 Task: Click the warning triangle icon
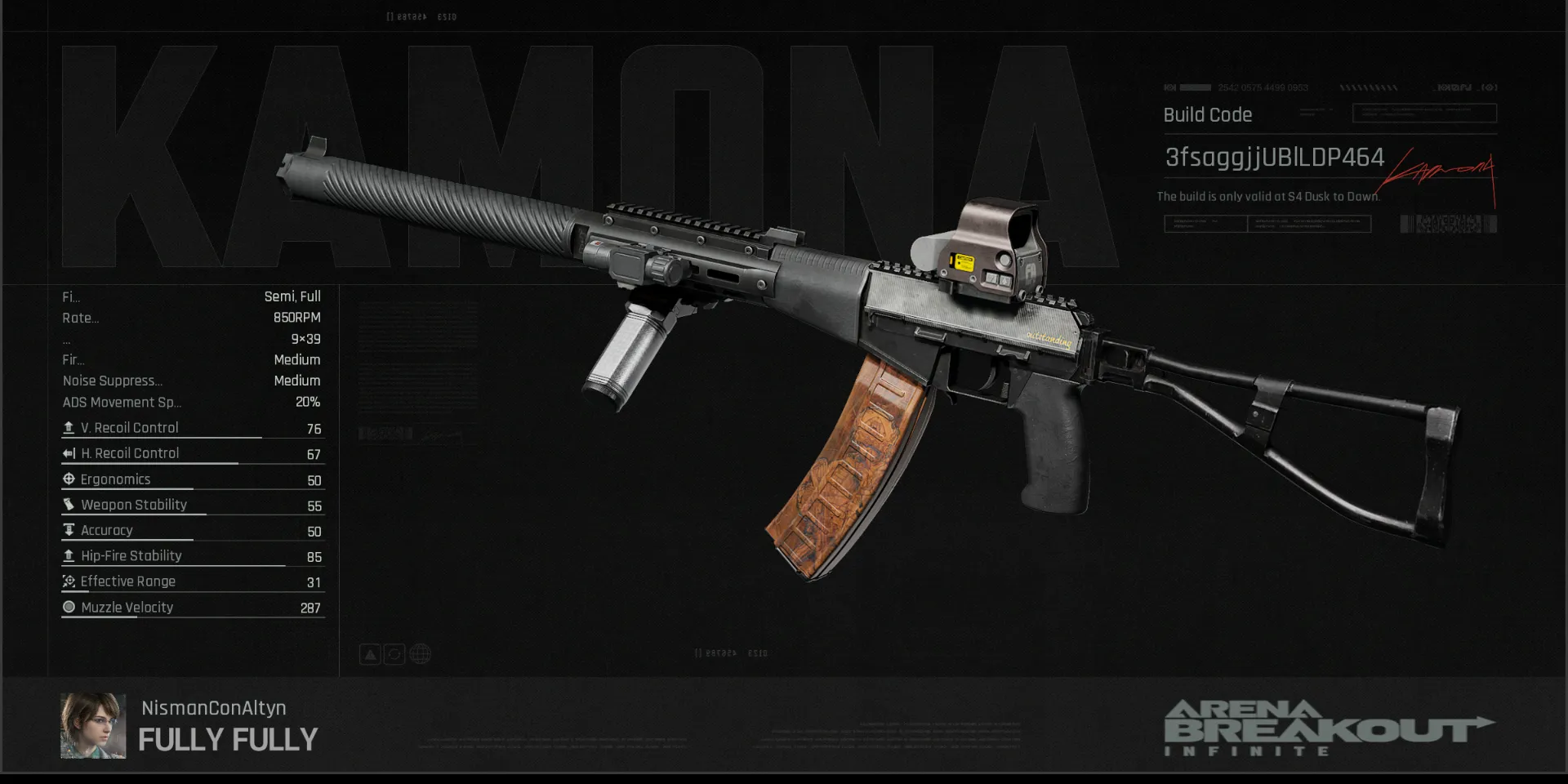[369, 653]
